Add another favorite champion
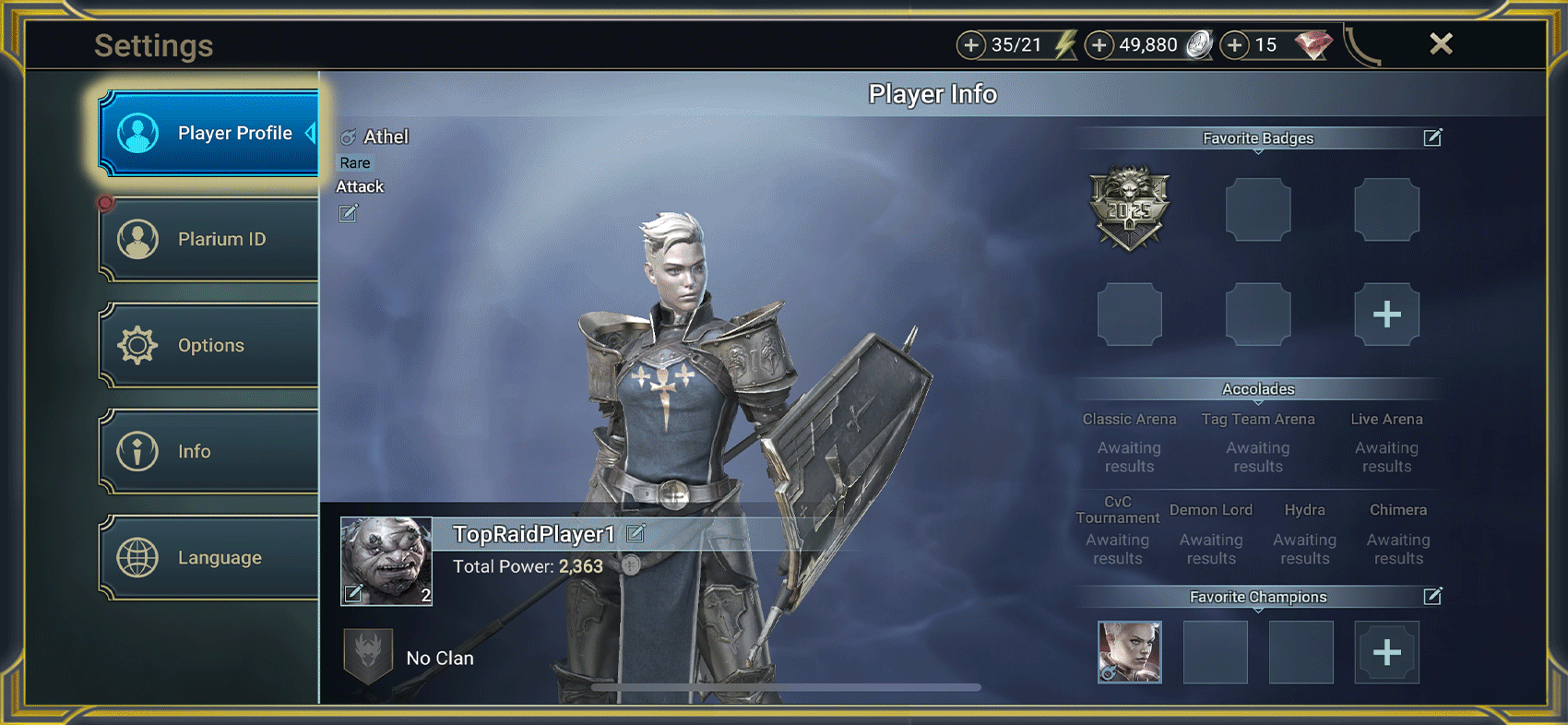This screenshot has width=1568, height=725. (x=1386, y=652)
